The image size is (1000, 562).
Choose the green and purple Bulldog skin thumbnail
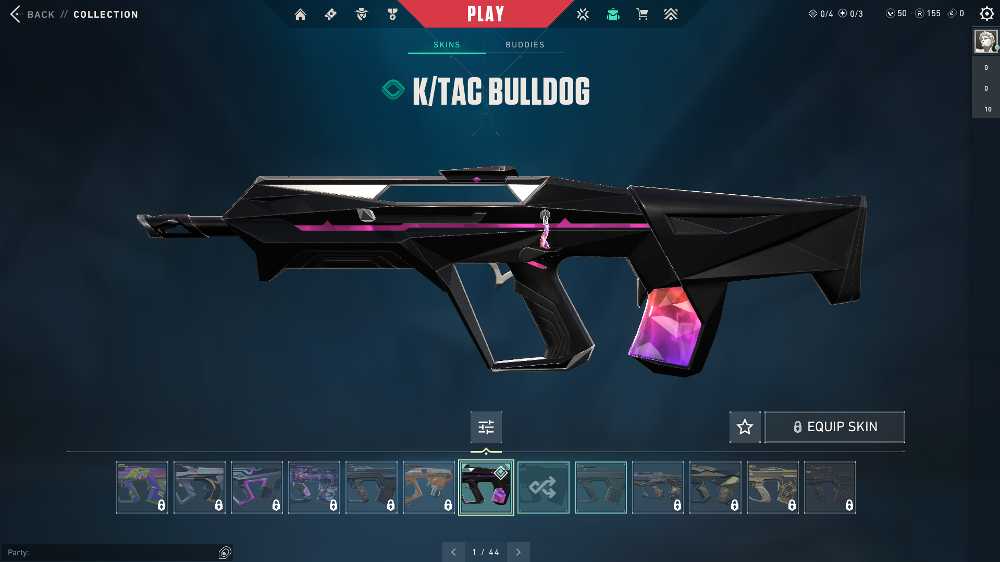pyautogui.click(x=142, y=488)
